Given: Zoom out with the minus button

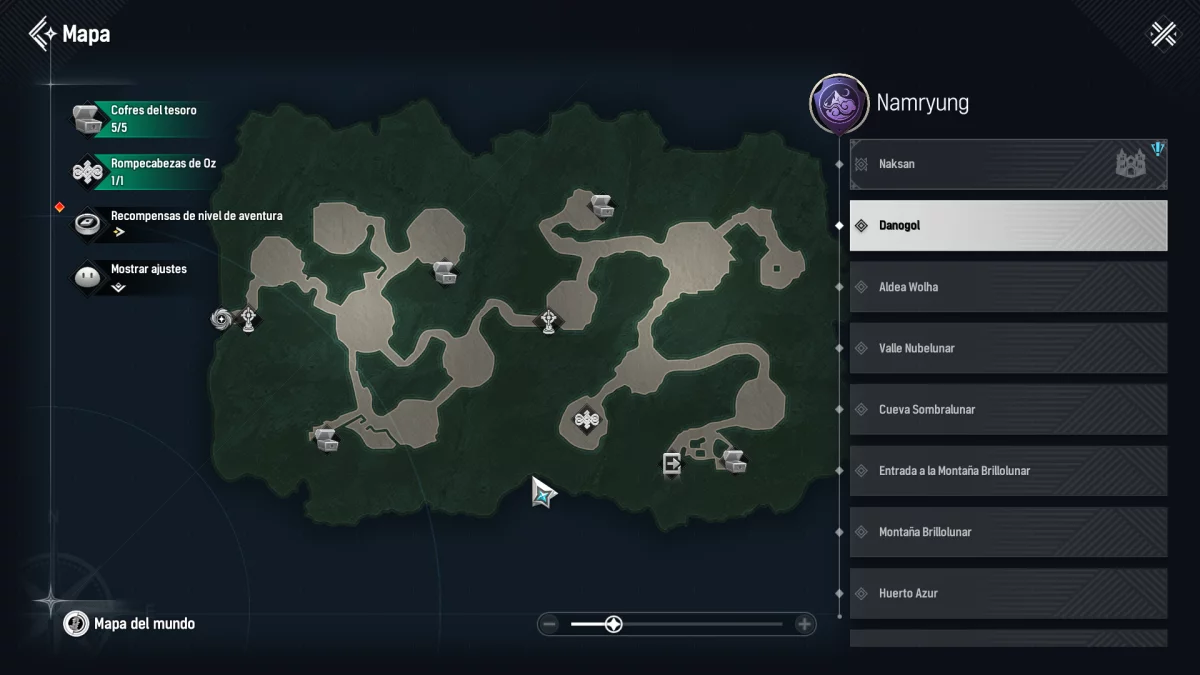Looking at the screenshot, I should (549, 625).
